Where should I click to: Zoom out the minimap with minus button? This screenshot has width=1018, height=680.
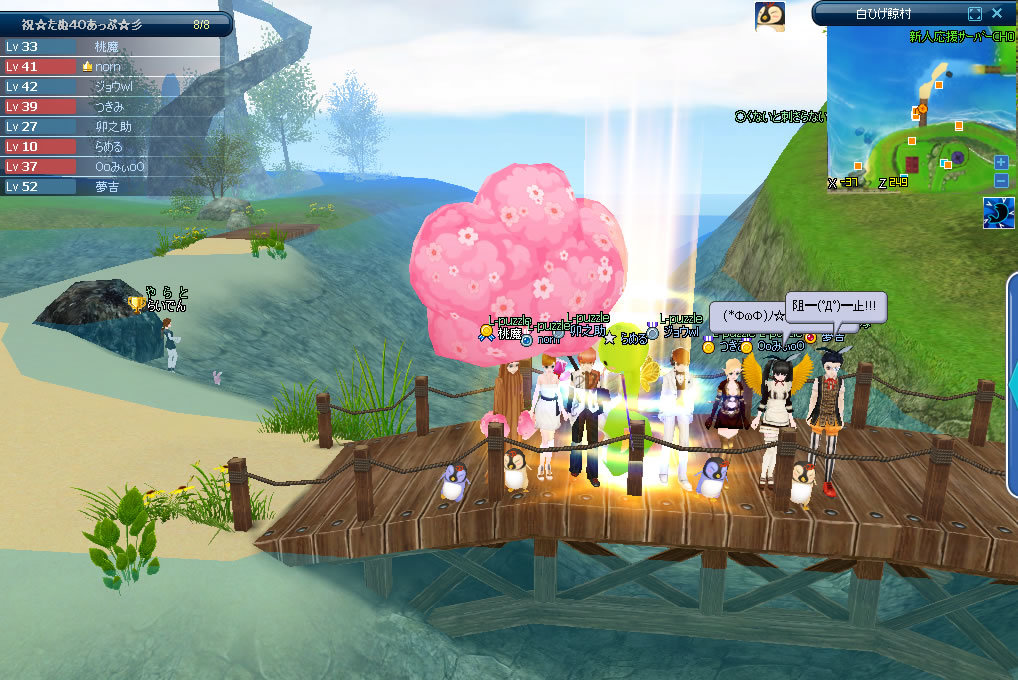point(1001,180)
